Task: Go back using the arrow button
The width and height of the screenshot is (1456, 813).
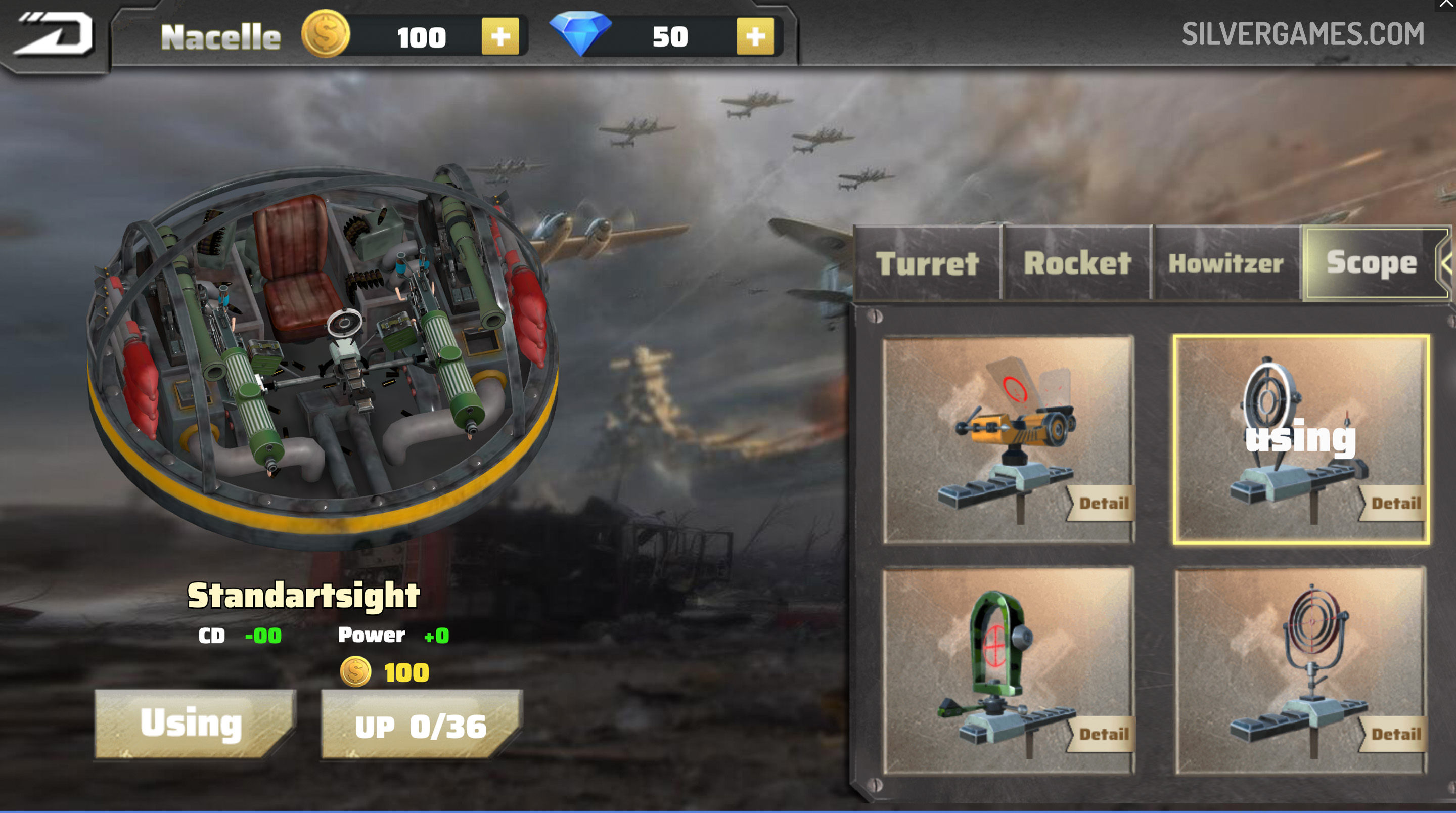Action: pyautogui.click(x=55, y=35)
